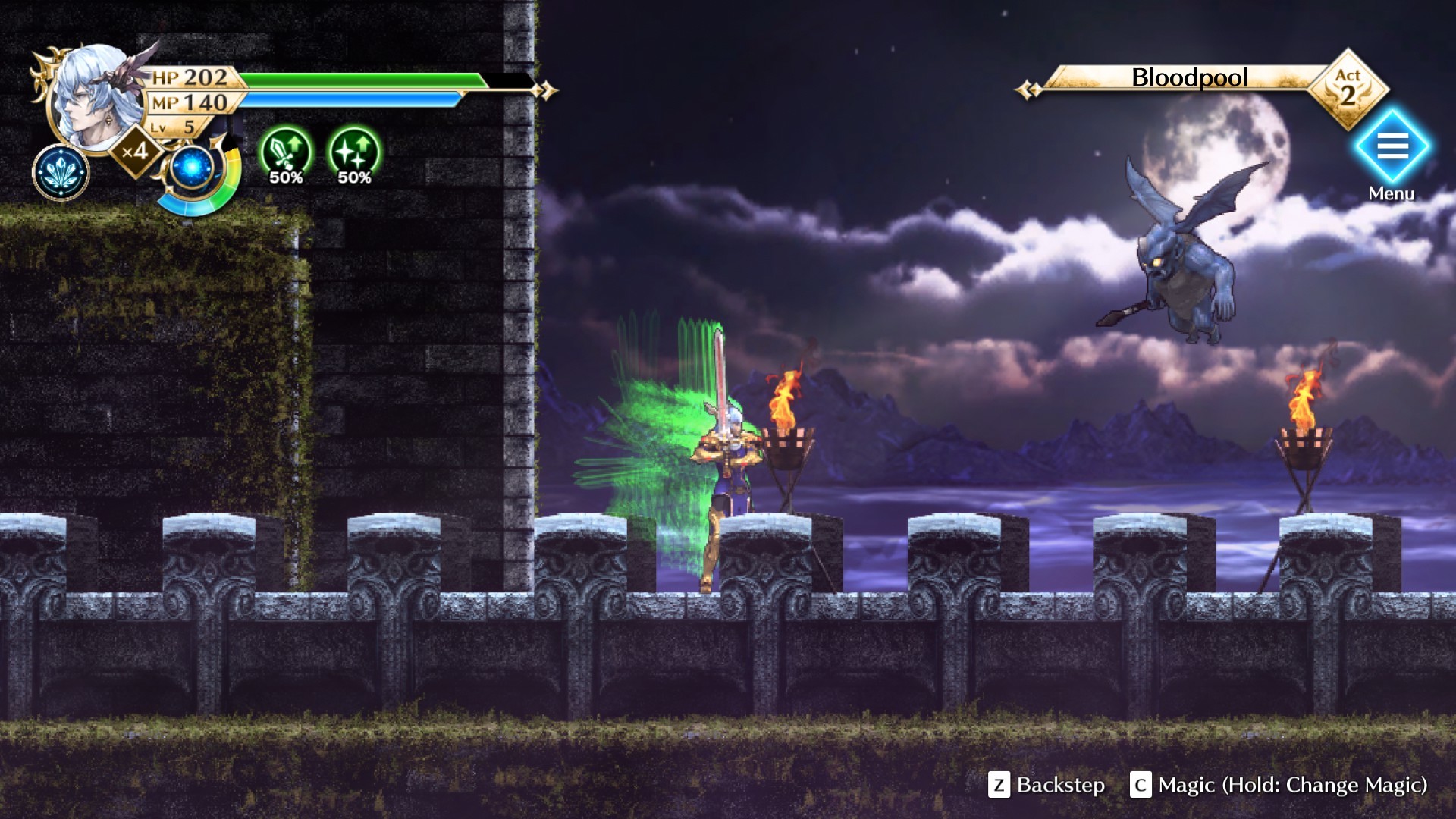The height and width of the screenshot is (819, 1456).
Task: Click the sparkle magic boost buff icon
Action: pyautogui.click(x=354, y=152)
